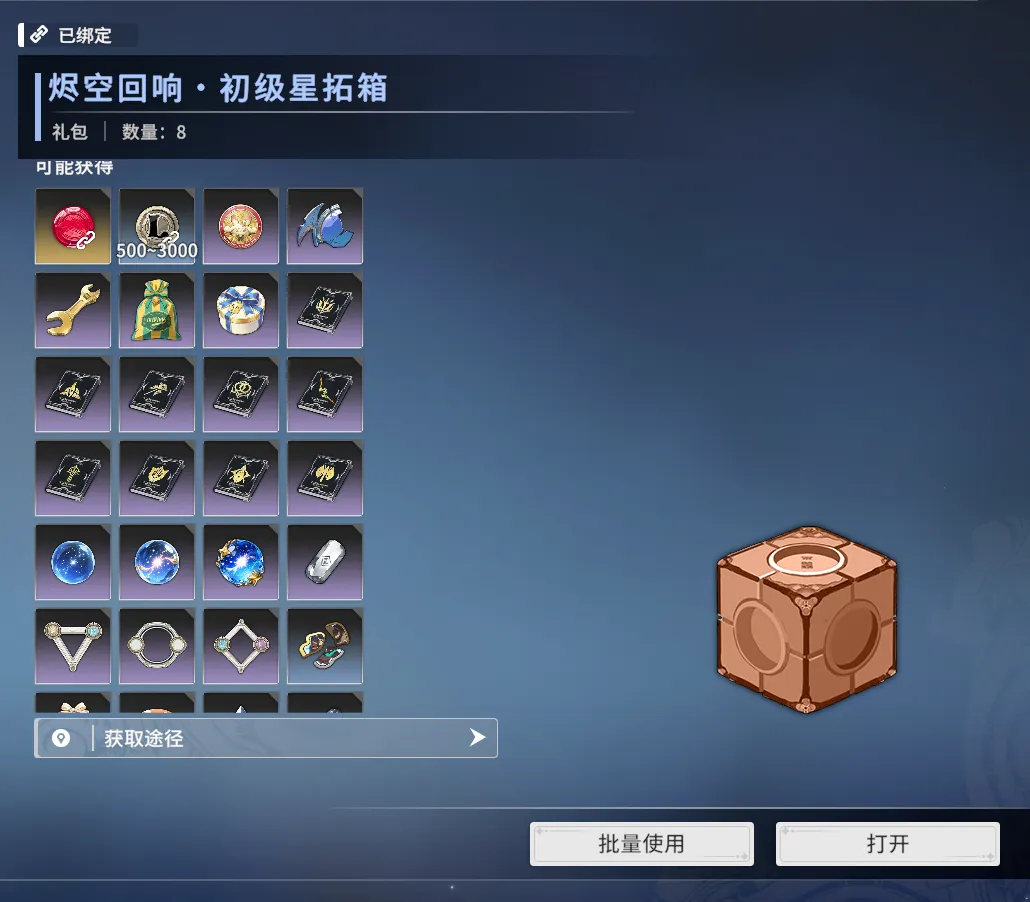Click the copper cube box preview
1030x902 pixels.
(806, 620)
